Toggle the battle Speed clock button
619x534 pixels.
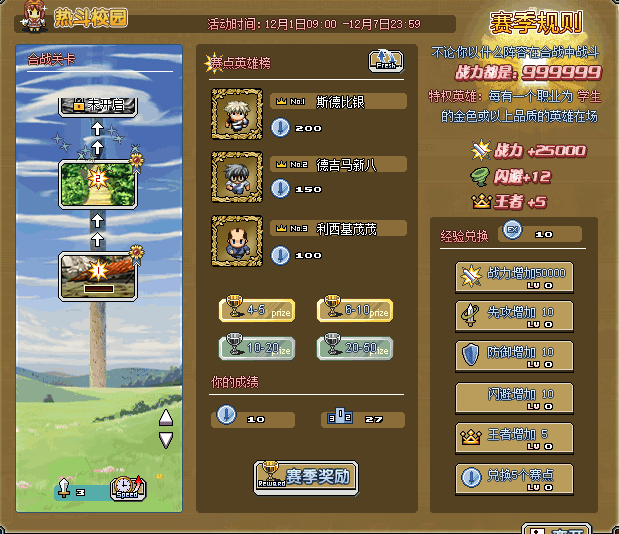pos(127,488)
